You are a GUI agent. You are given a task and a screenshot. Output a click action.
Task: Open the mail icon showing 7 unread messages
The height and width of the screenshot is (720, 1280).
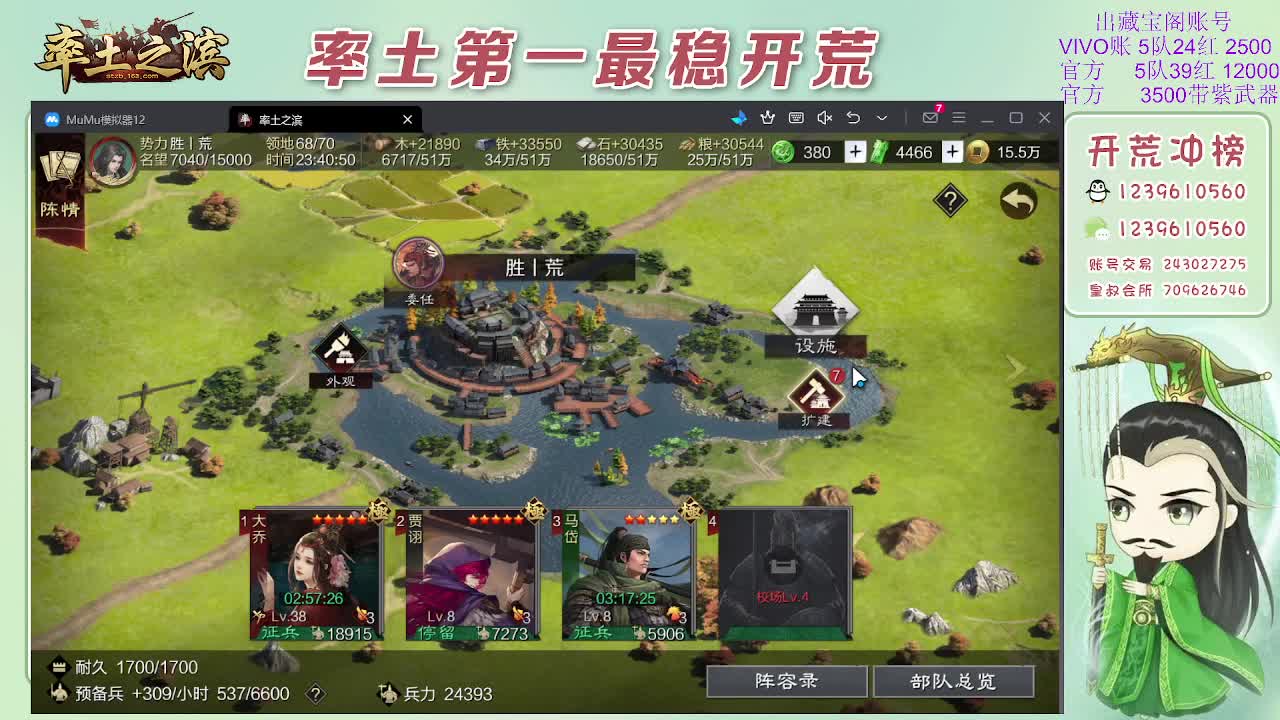point(930,118)
